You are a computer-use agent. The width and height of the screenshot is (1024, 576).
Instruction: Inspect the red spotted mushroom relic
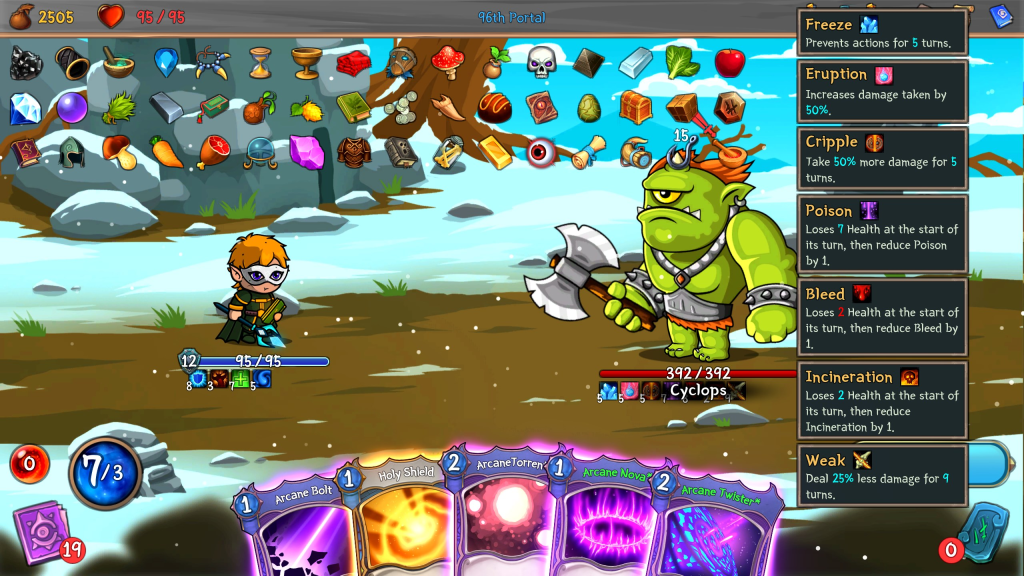(447, 61)
